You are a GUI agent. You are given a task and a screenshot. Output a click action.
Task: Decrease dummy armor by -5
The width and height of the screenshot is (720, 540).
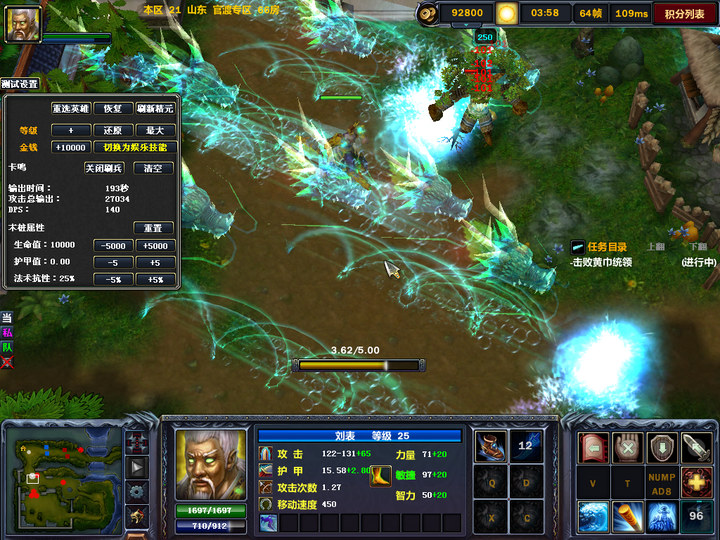click(113, 262)
